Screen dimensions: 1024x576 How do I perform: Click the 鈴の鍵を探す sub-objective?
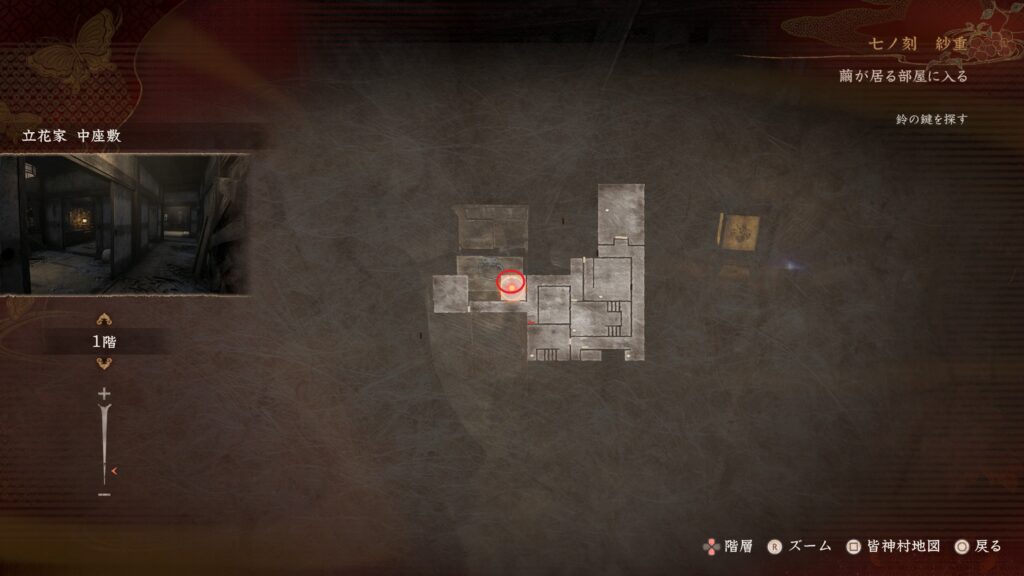point(931,119)
